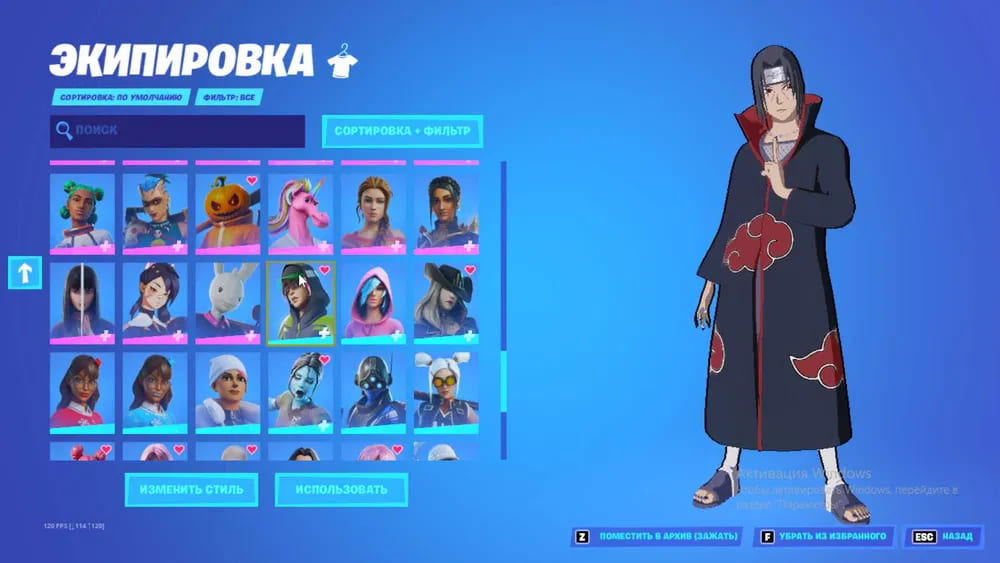Click Поместить в архив button

[x=656, y=537]
